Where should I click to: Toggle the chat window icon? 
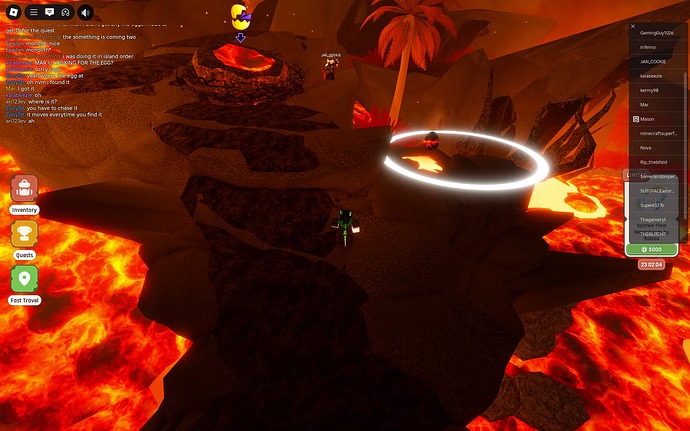click(48, 12)
